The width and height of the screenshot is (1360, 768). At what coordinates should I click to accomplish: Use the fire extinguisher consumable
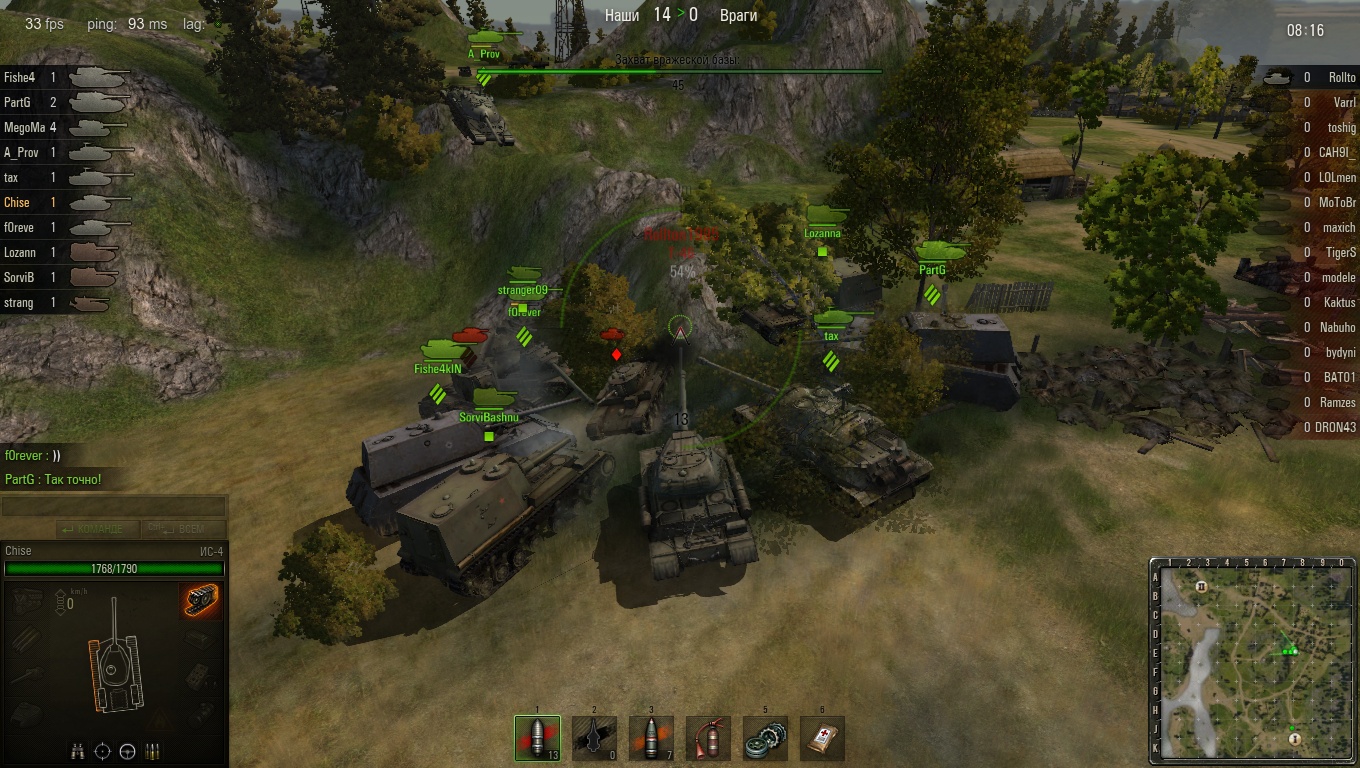point(708,738)
